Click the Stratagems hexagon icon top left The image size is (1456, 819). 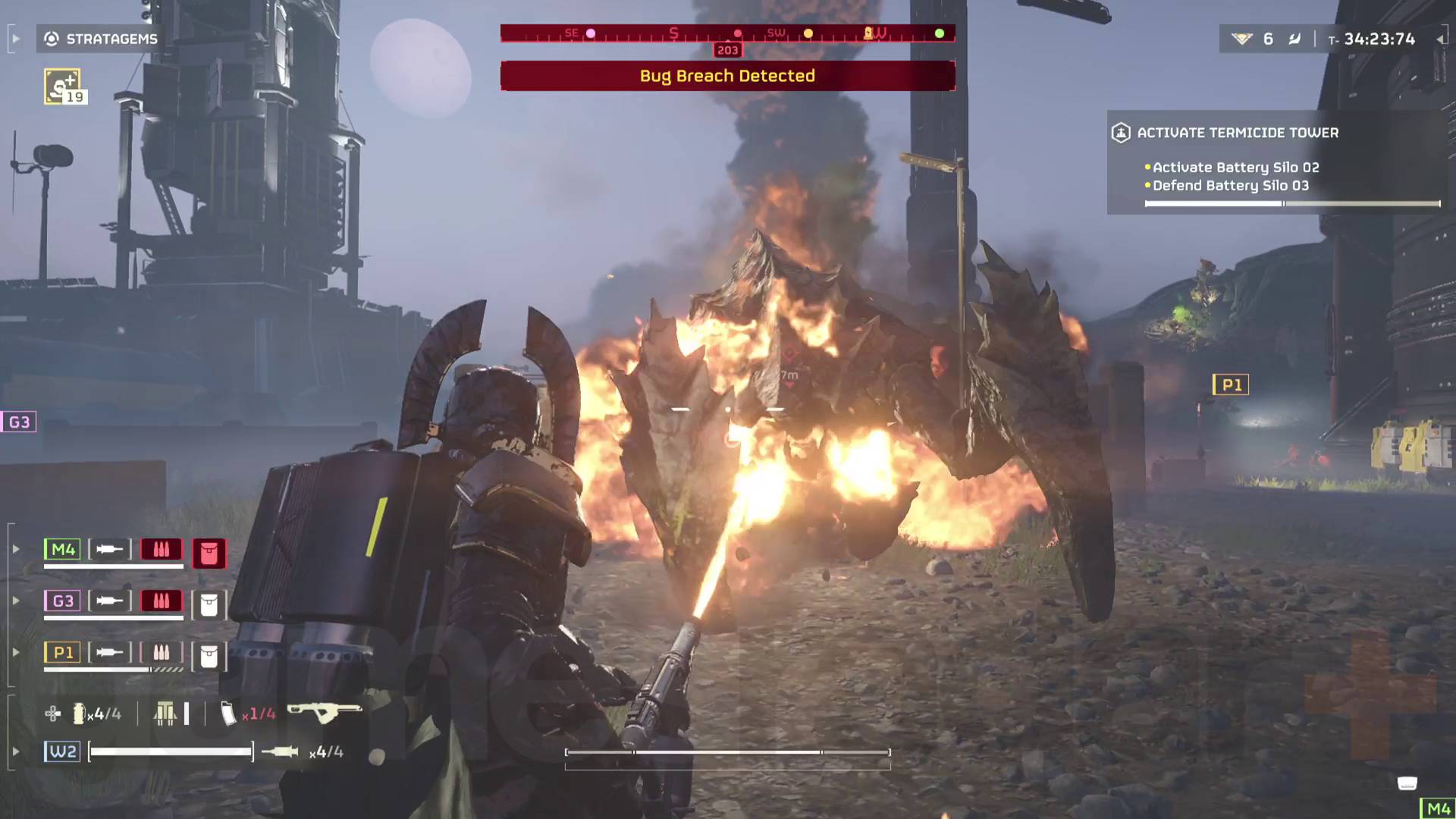coord(50,39)
